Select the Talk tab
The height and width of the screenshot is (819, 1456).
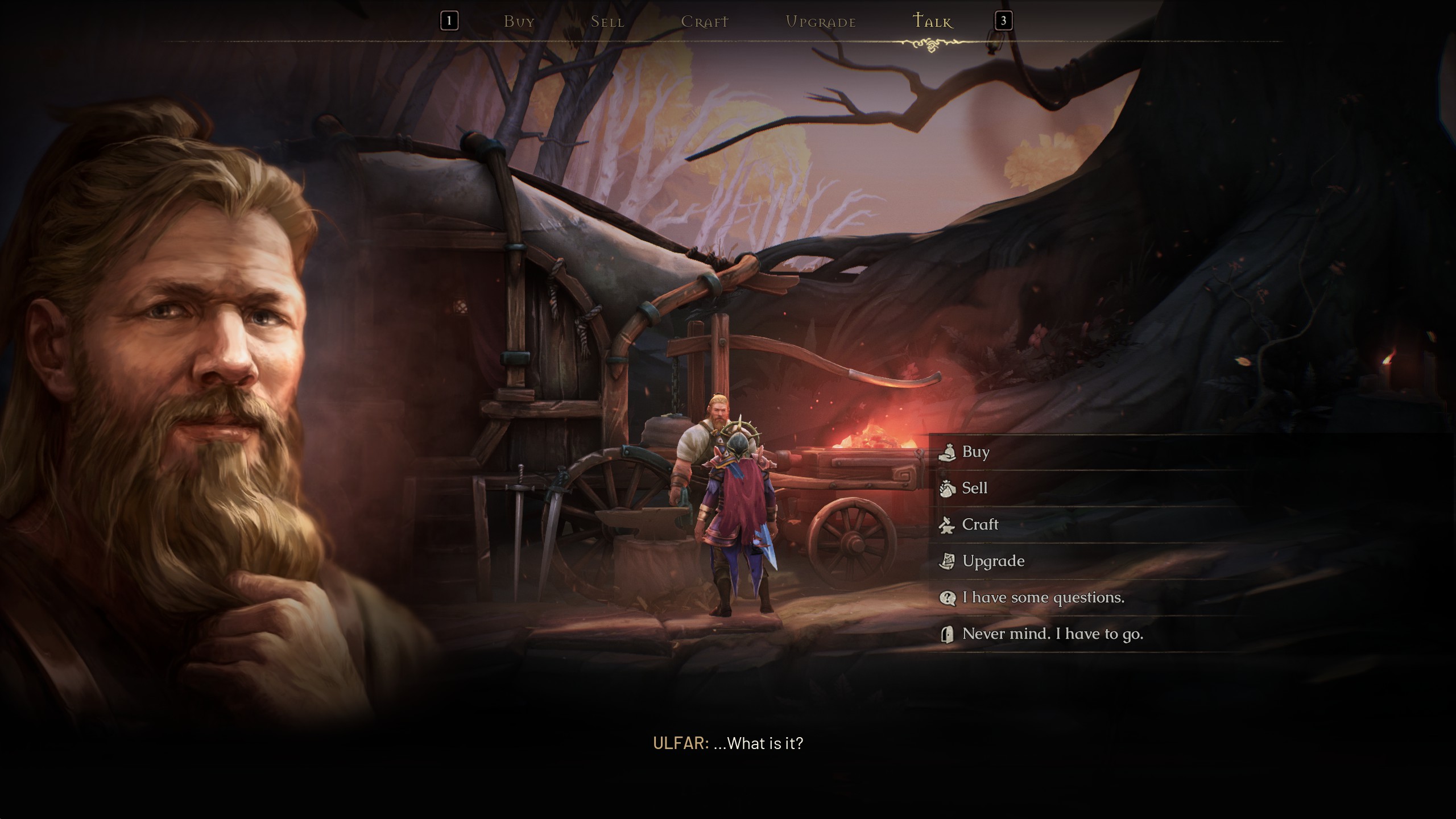(932, 22)
